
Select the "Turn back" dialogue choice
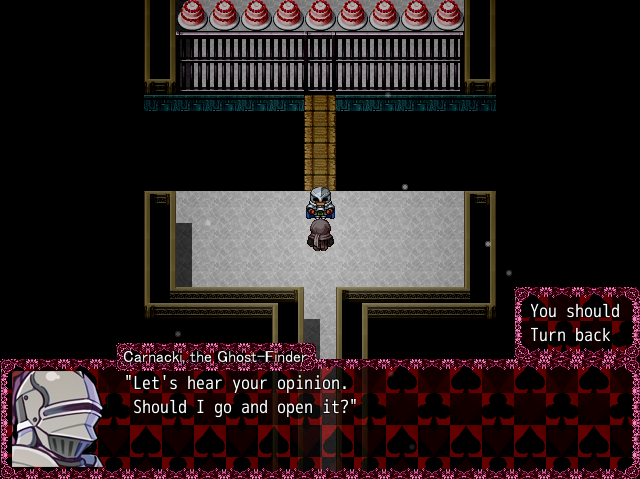pyautogui.click(x=570, y=335)
